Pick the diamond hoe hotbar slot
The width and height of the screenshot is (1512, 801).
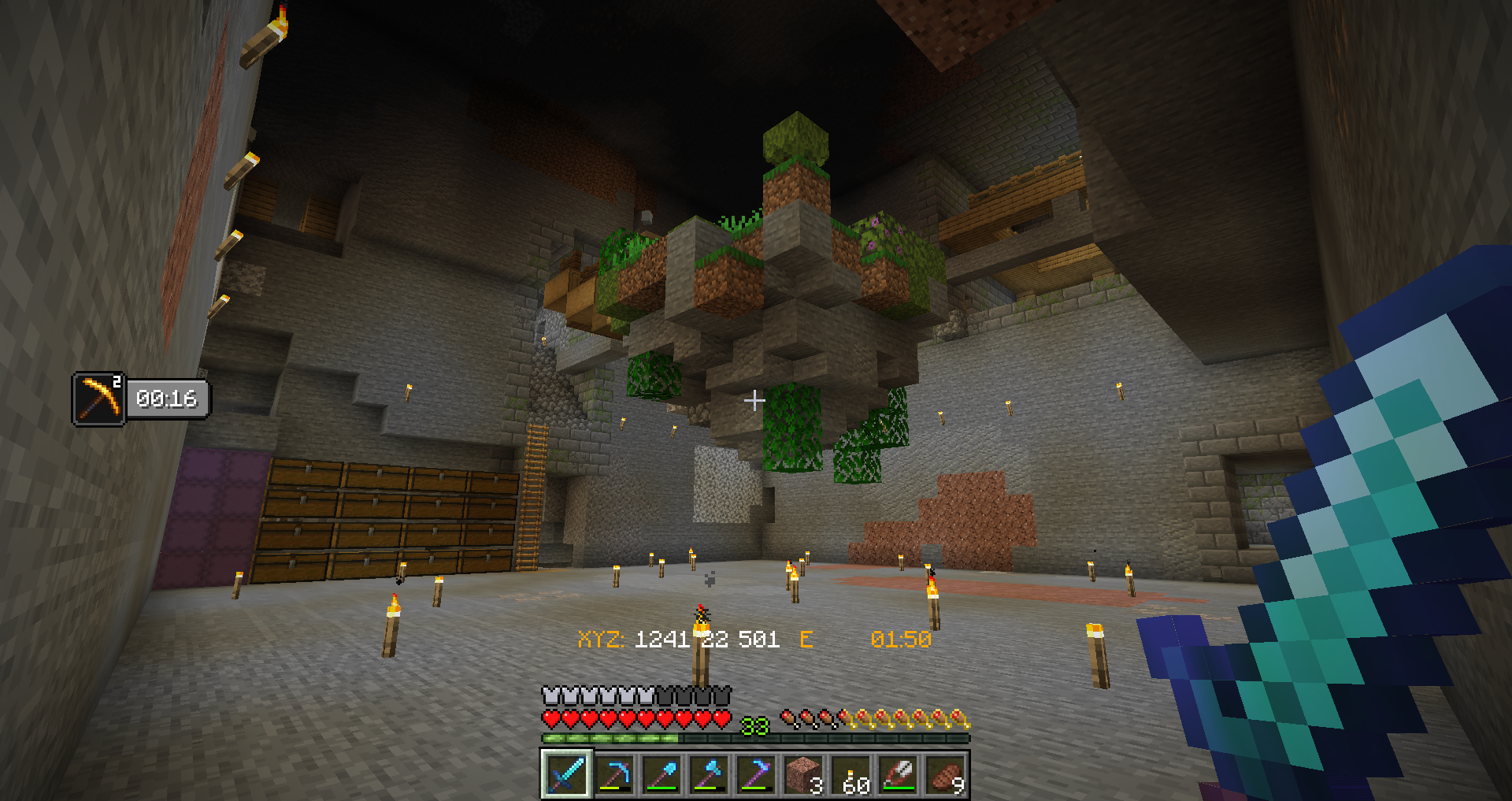[756, 774]
